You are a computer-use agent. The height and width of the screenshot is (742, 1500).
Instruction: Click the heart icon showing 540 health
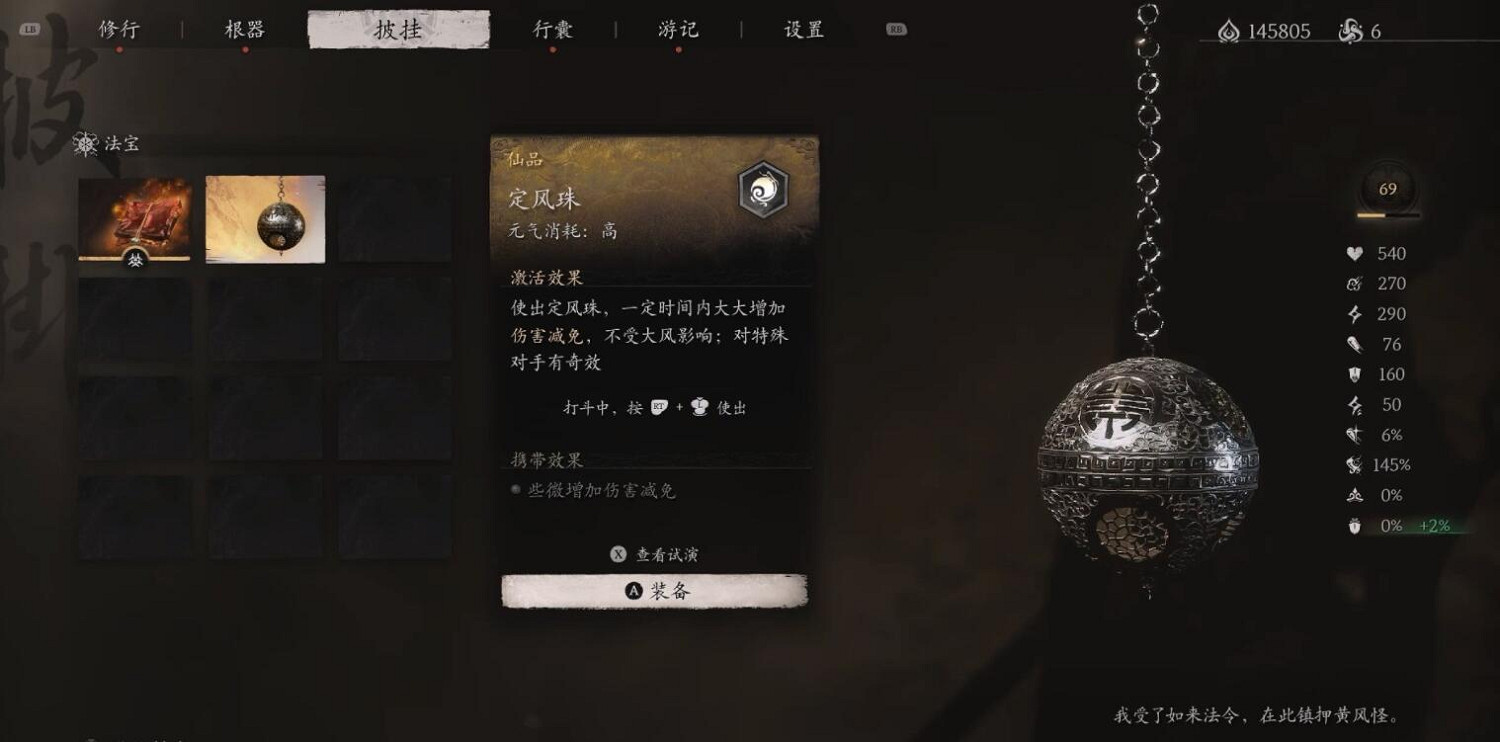tap(1352, 254)
